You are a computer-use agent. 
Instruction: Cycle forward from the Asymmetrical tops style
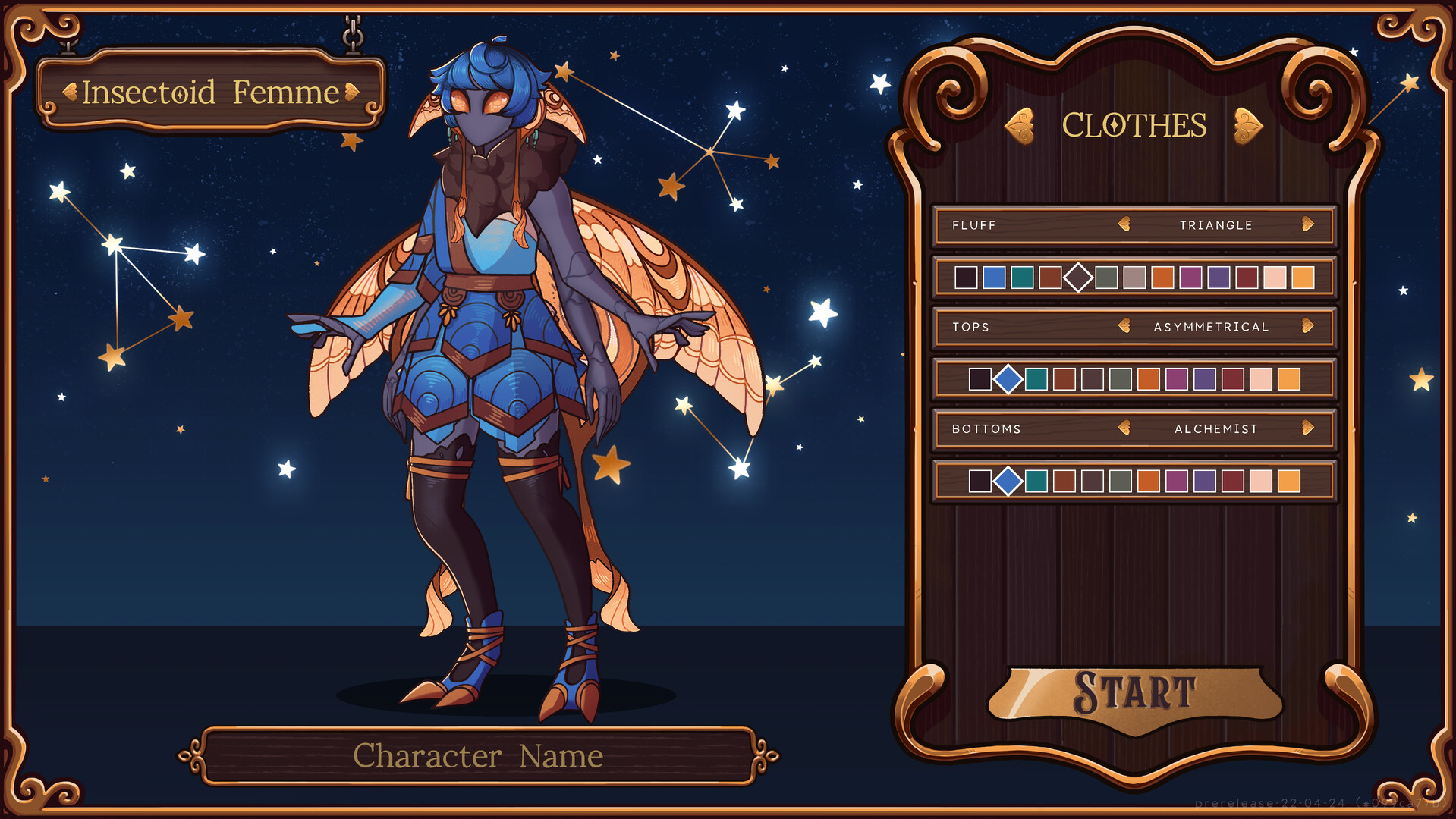click(1307, 327)
